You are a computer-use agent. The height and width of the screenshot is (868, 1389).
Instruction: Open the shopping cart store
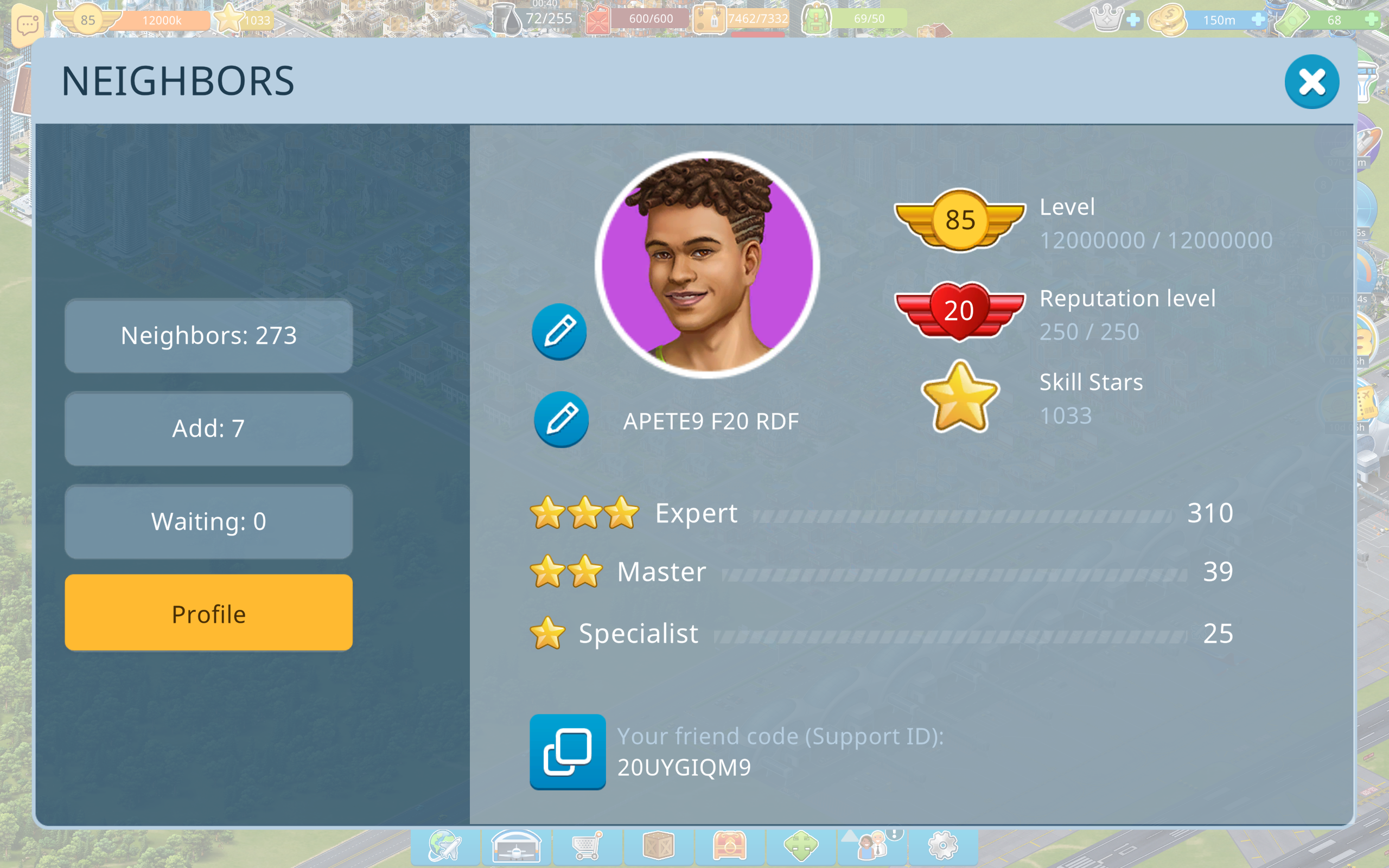coord(587,846)
